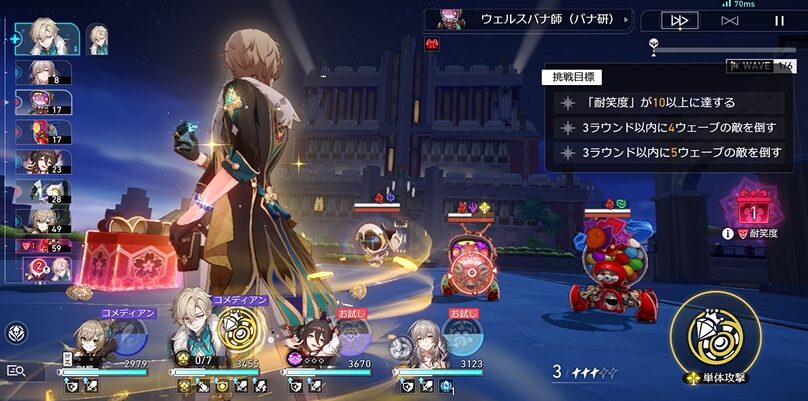Open the 耐笑度 info icon
The height and width of the screenshot is (401, 808).
[x=741, y=233]
